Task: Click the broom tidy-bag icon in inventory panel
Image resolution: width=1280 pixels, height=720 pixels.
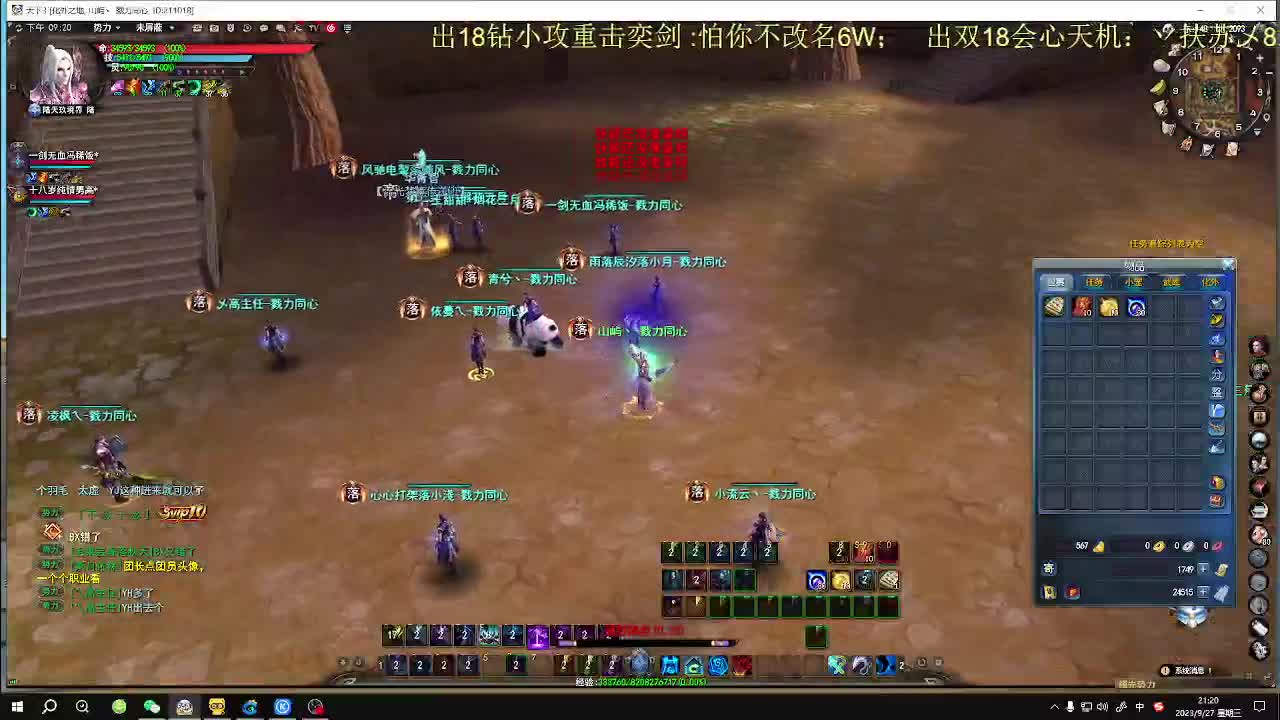Action: click(1217, 444)
